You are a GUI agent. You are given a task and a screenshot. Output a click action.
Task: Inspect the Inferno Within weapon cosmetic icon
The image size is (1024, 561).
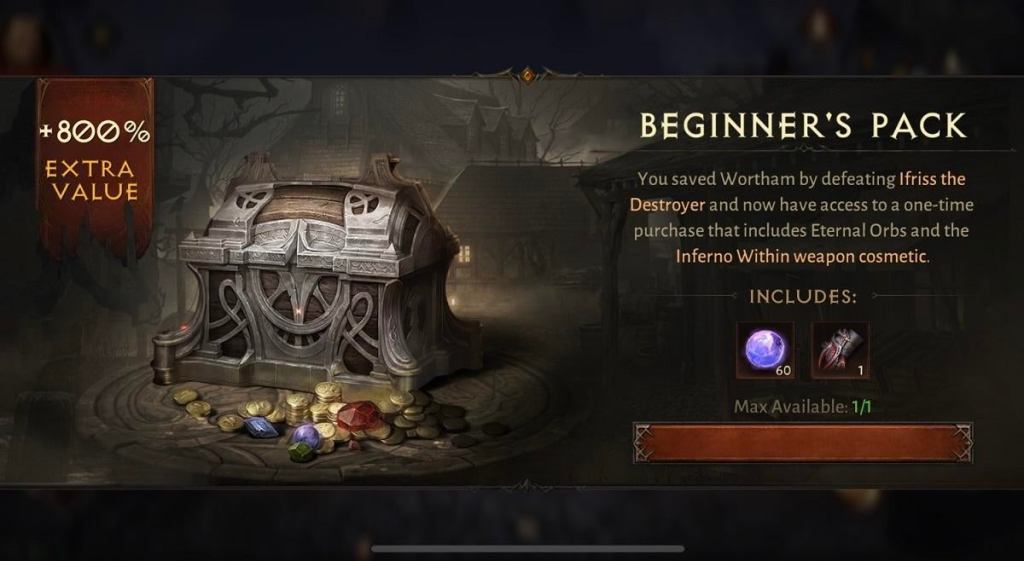(x=840, y=350)
